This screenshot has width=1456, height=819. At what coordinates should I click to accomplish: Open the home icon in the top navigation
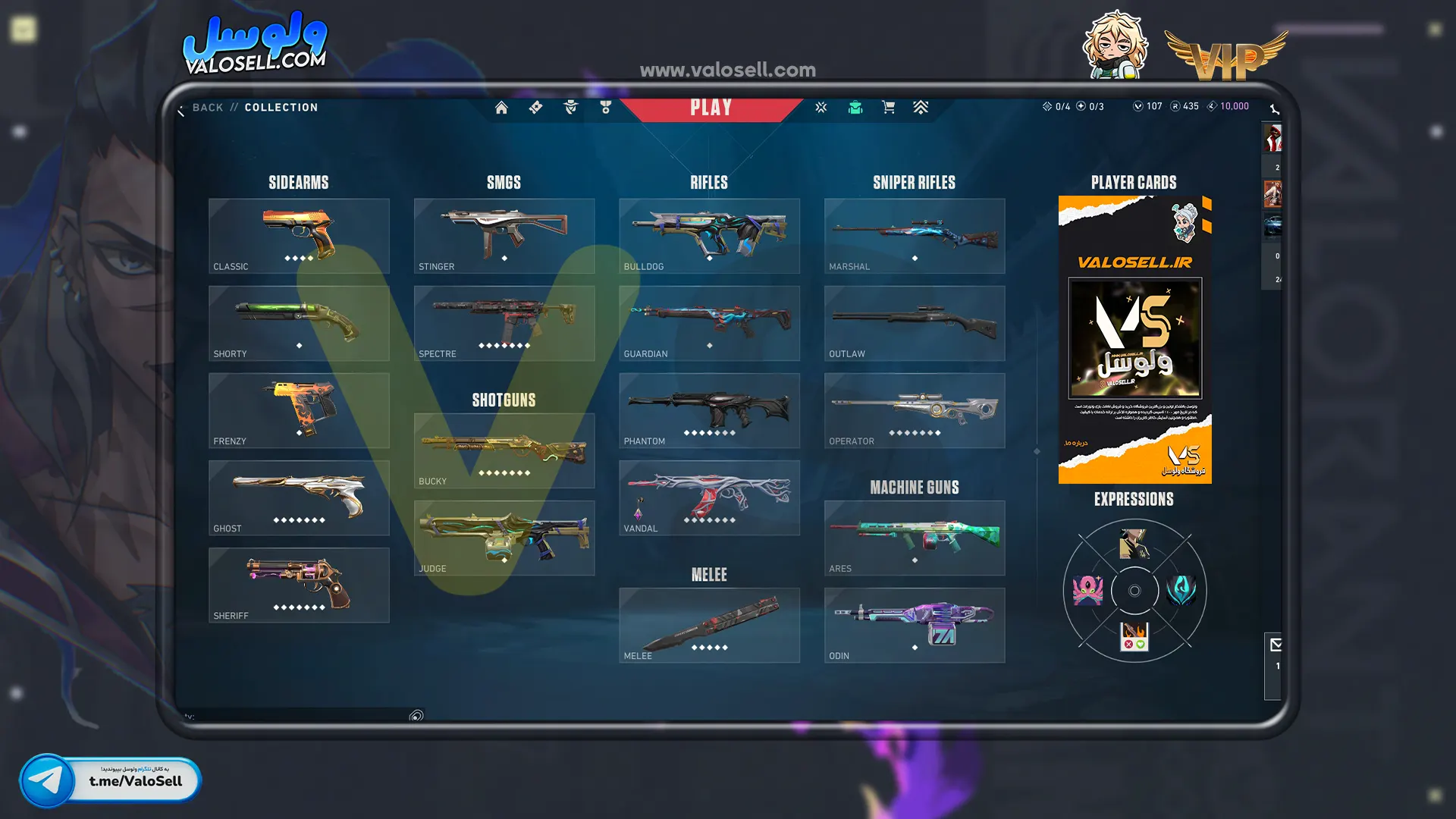tap(501, 108)
